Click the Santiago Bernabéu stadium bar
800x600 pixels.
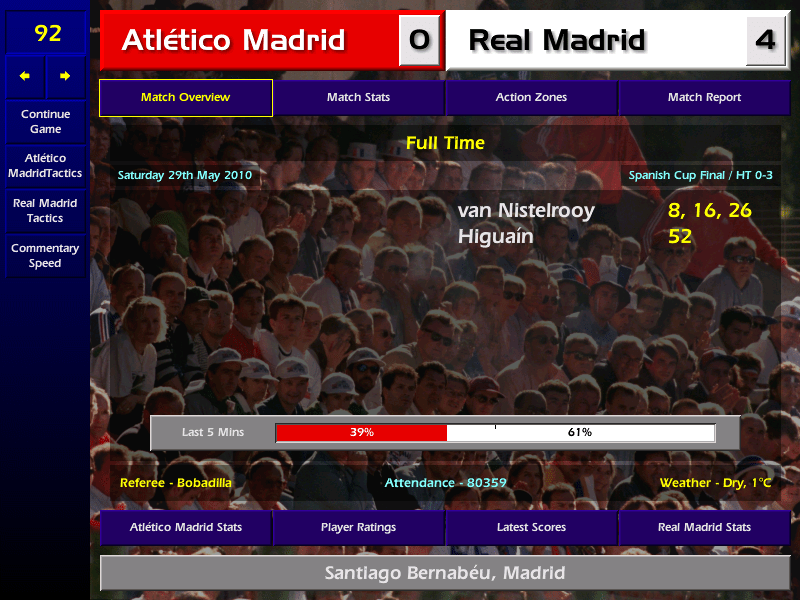(445, 574)
